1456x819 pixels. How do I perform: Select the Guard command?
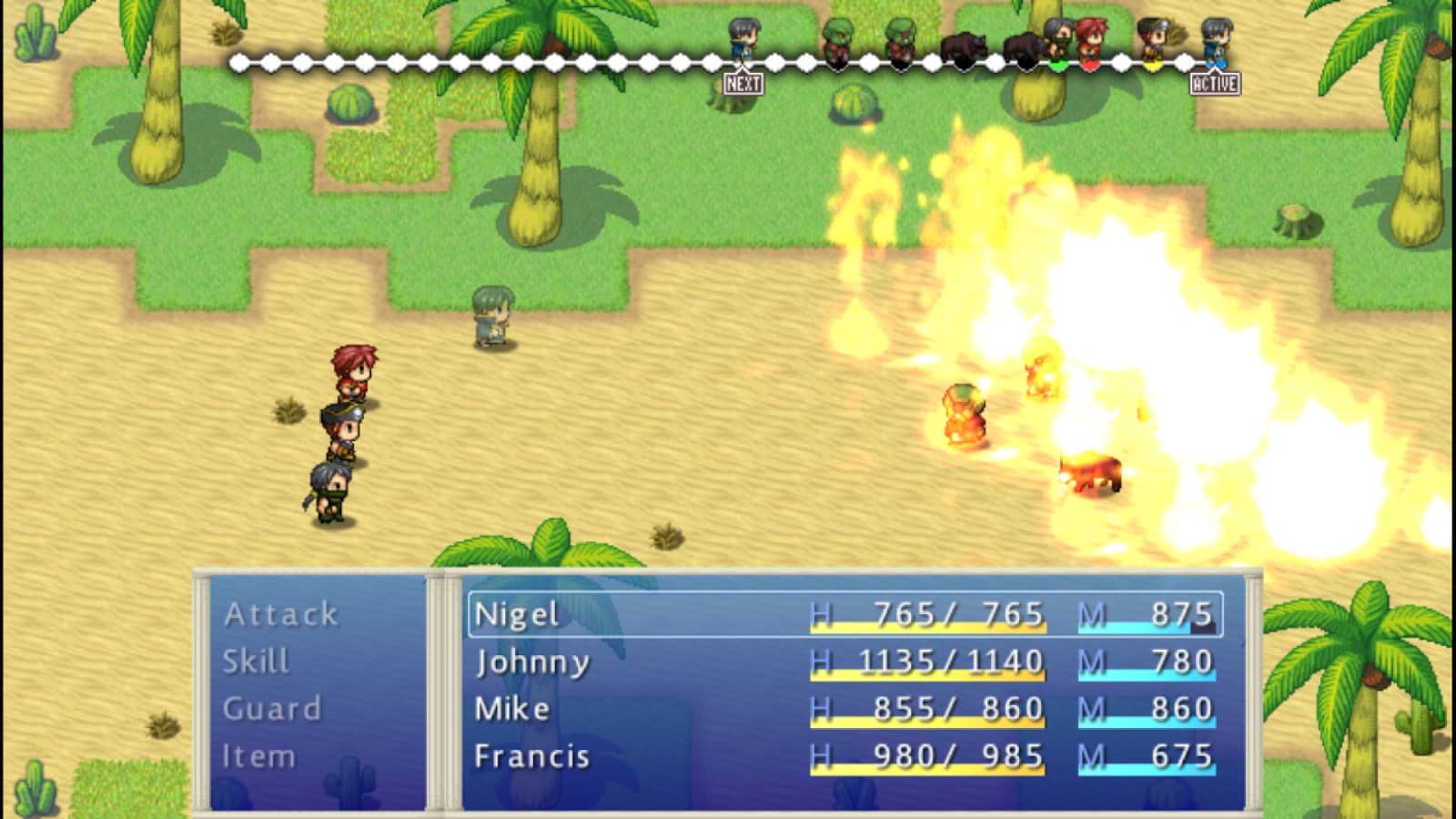(x=272, y=709)
